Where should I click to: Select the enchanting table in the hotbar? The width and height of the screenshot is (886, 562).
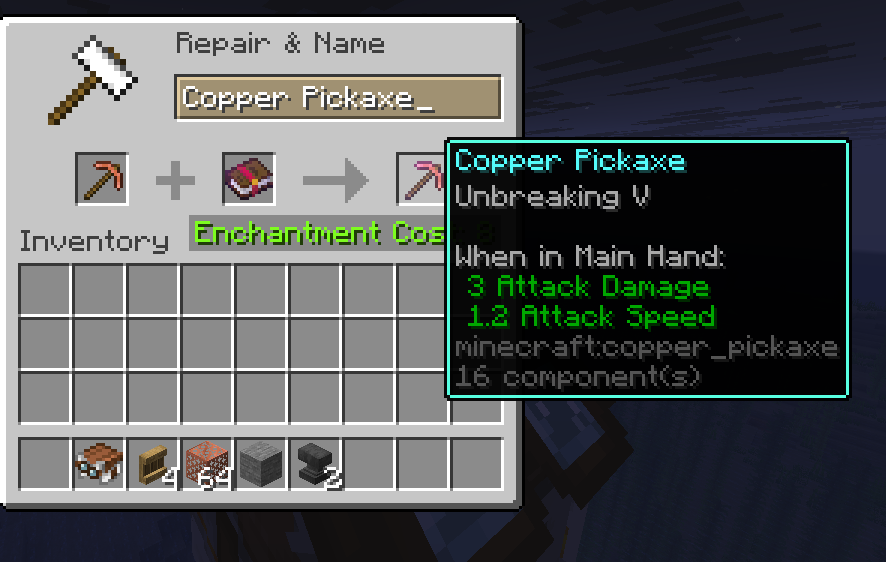coord(100,463)
